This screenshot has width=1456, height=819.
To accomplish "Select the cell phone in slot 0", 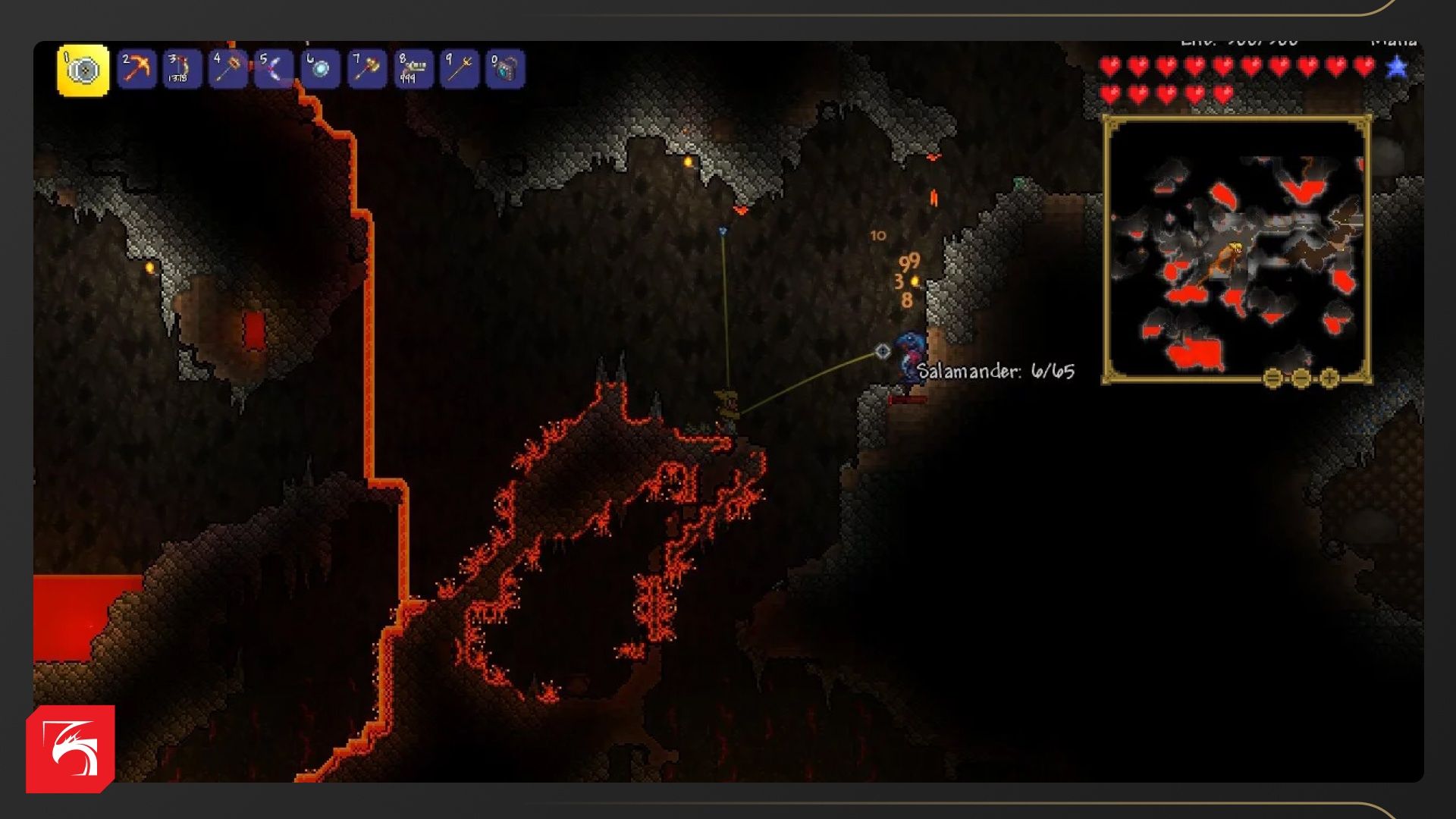I will (505, 70).
